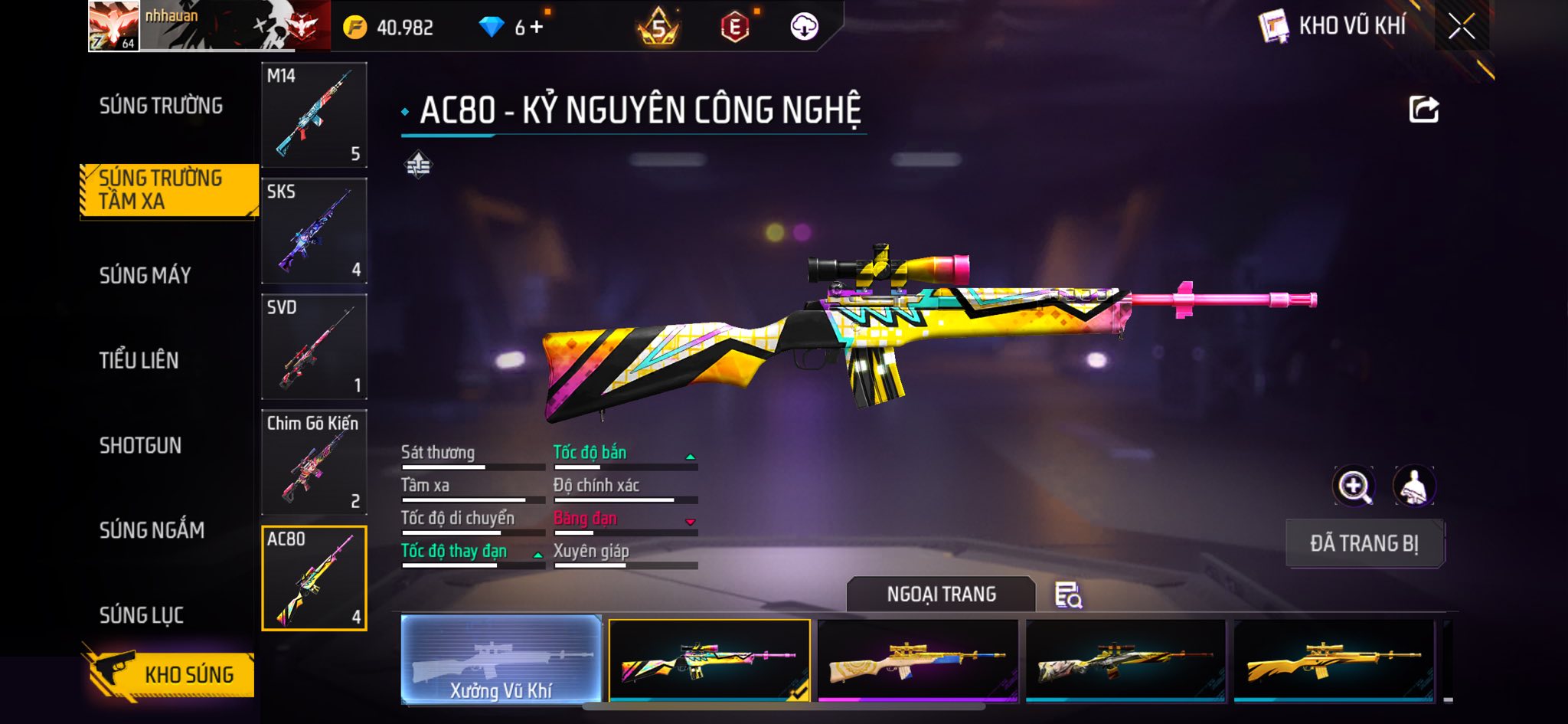The image size is (1568, 724).
Task: Select the Súng Trường category
Action: 161,106
